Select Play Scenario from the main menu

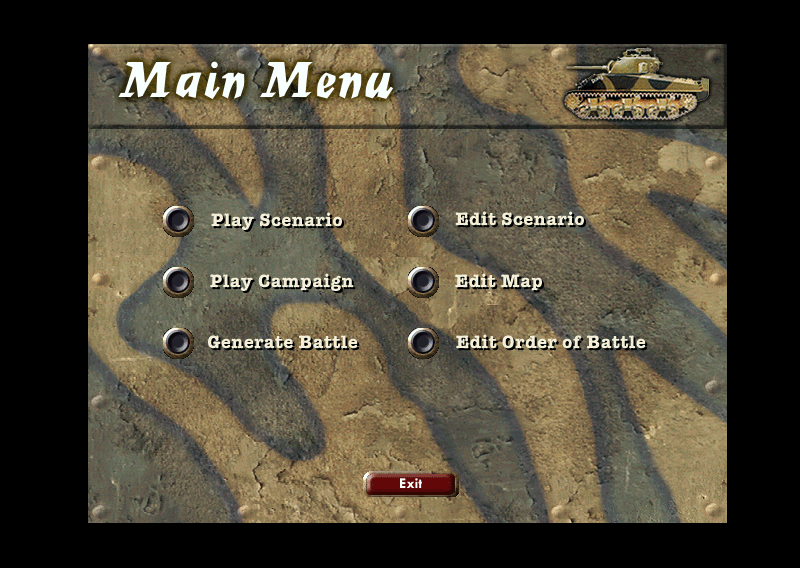pyautogui.click(x=178, y=220)
